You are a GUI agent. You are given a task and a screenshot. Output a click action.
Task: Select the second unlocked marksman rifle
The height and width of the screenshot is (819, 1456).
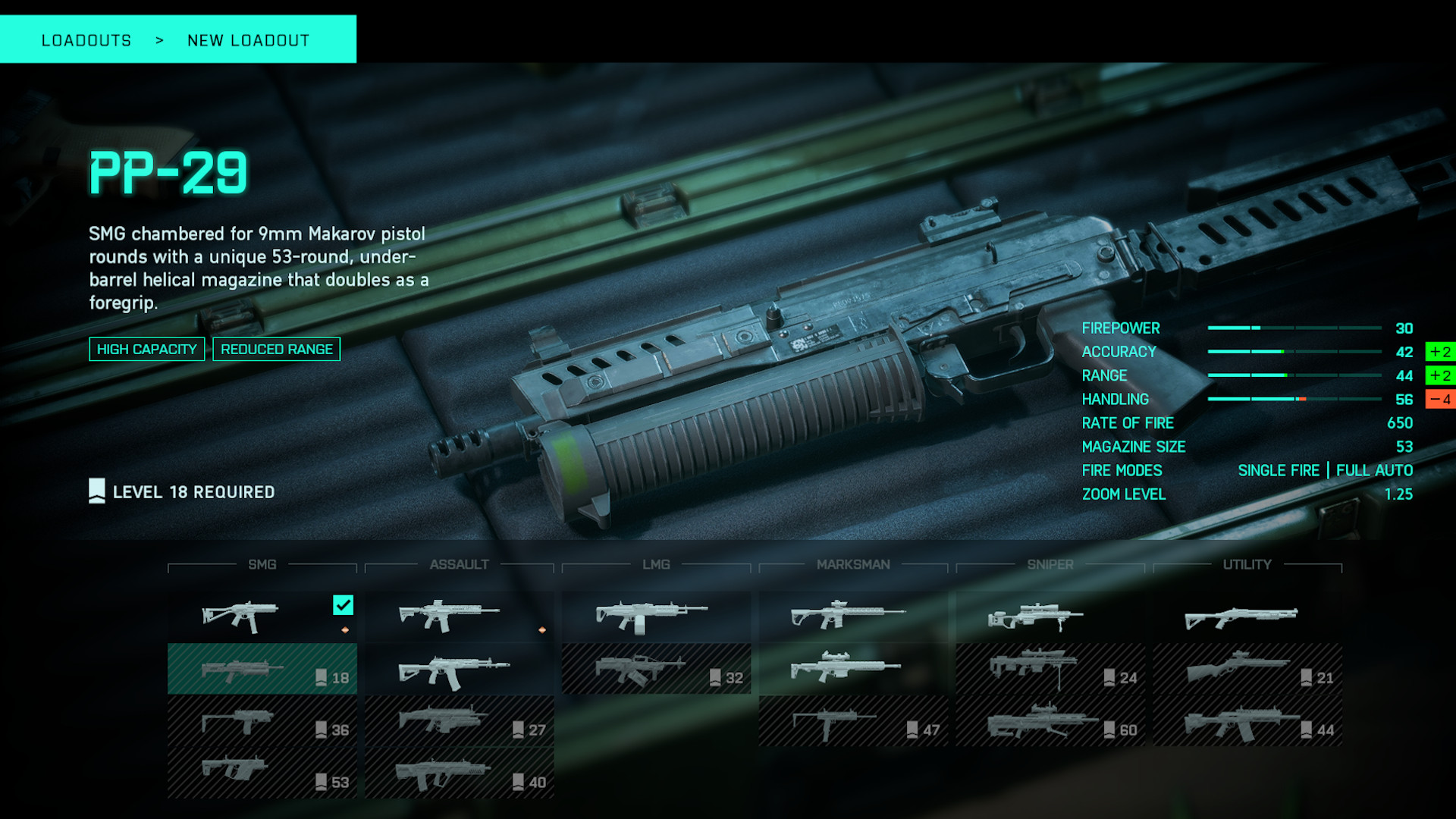click(853, 669)
